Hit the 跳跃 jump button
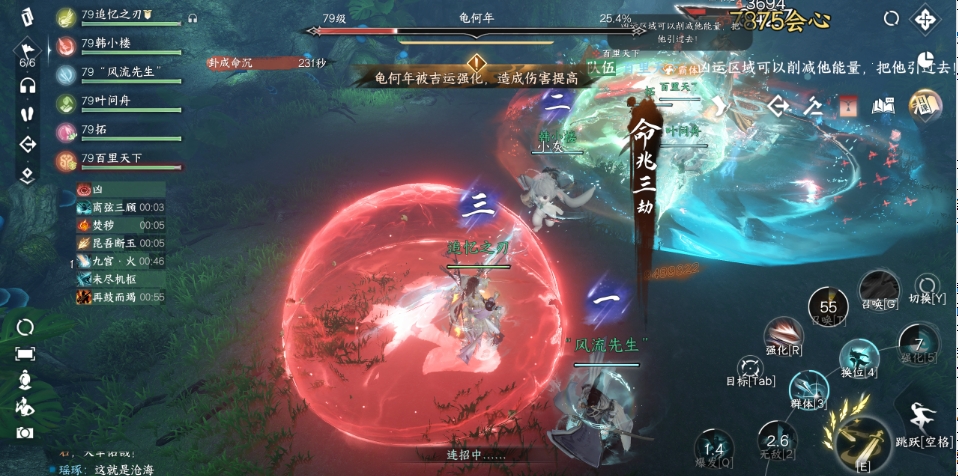The image size is (958, 476). pos(923,418)
